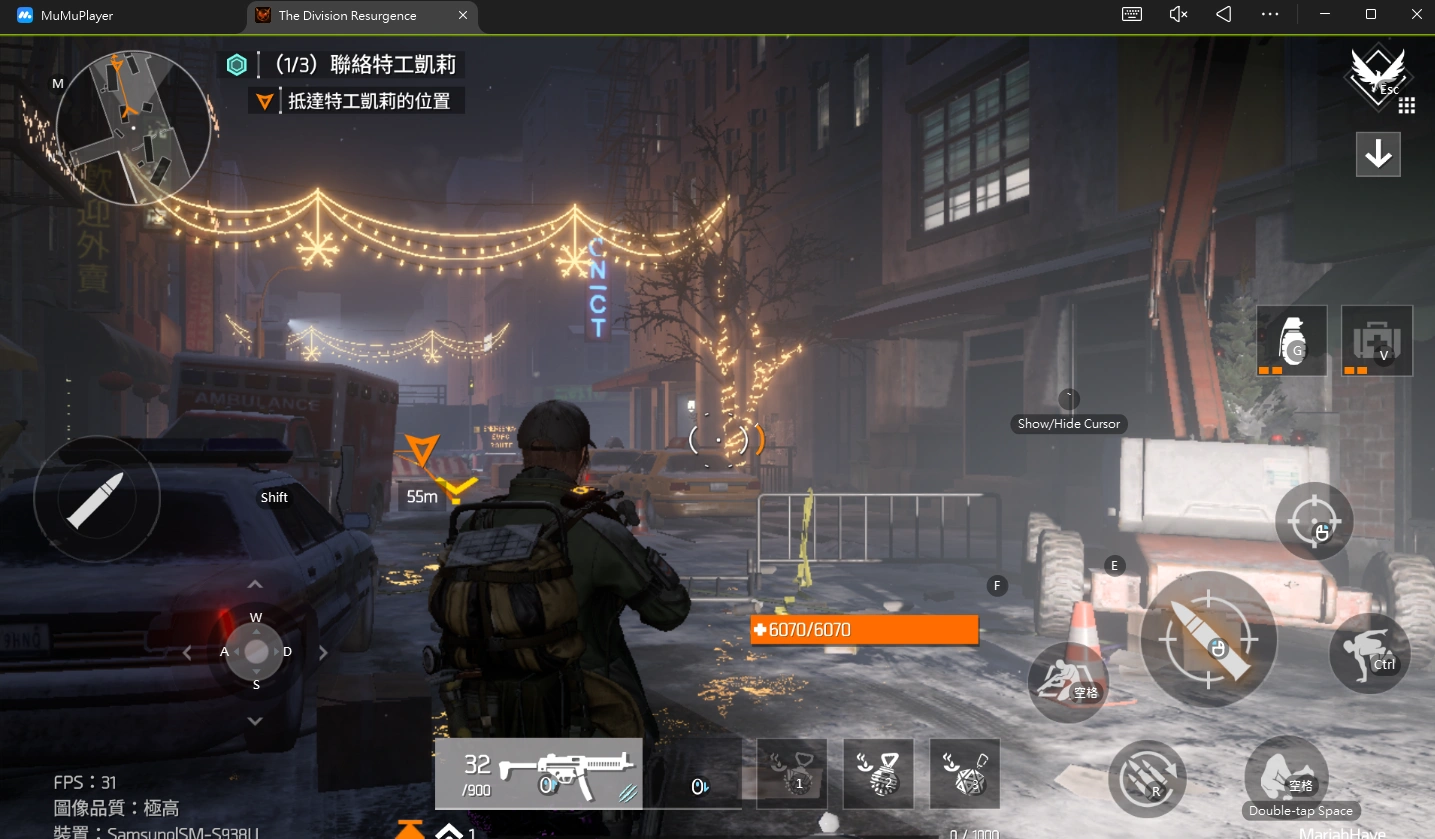Viewport: 1435px width, 839px height.
Task: Tap the aim-down-sights crosshair button
Action: 1314,521
